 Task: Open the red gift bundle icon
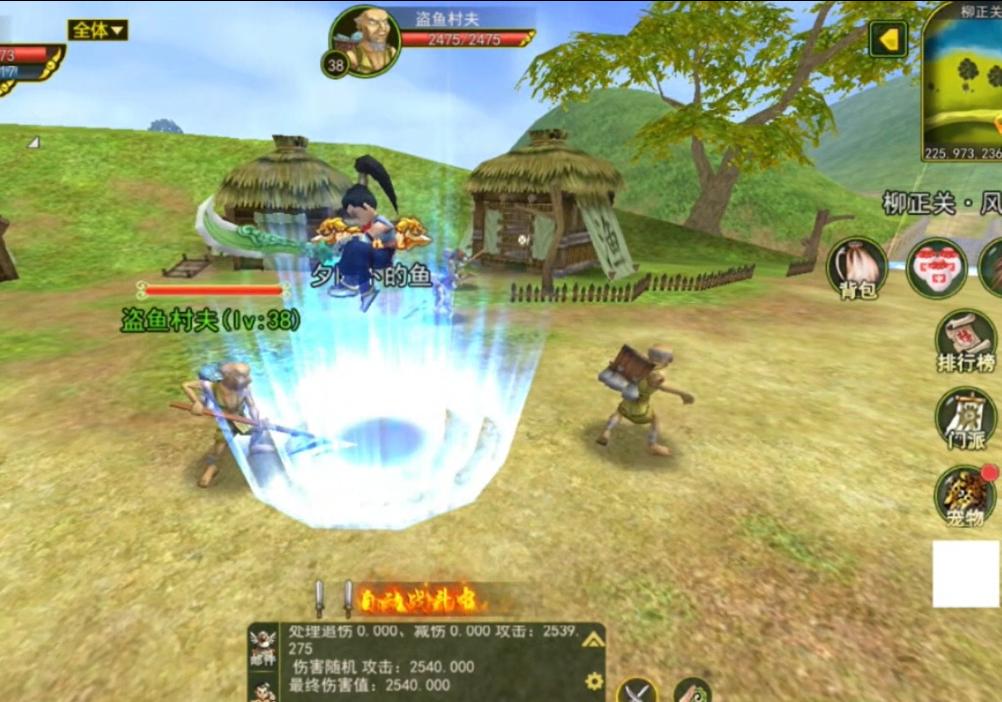(936, 267)
